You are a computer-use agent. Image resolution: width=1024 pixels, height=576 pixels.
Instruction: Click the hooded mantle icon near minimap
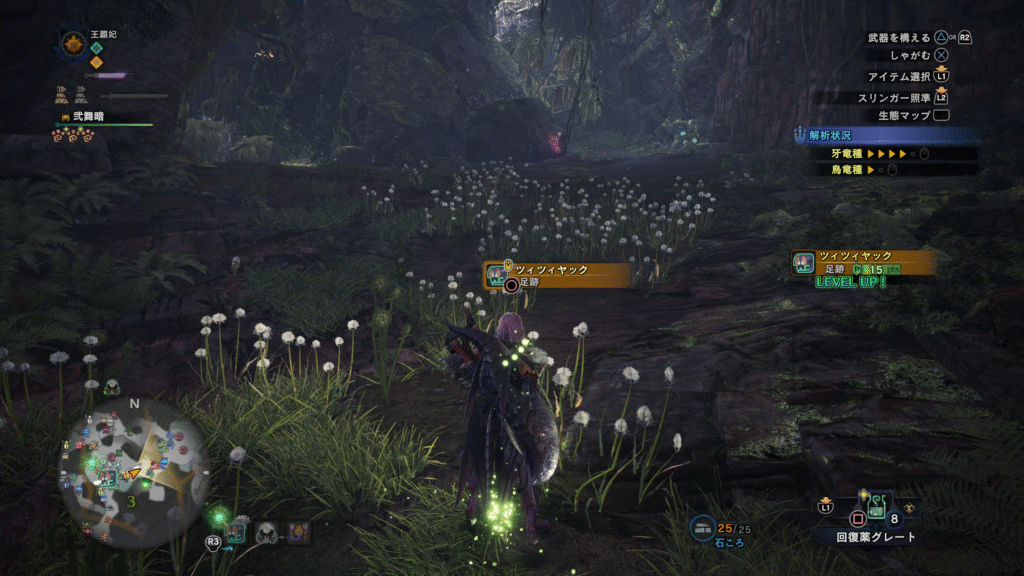[266, 532]
